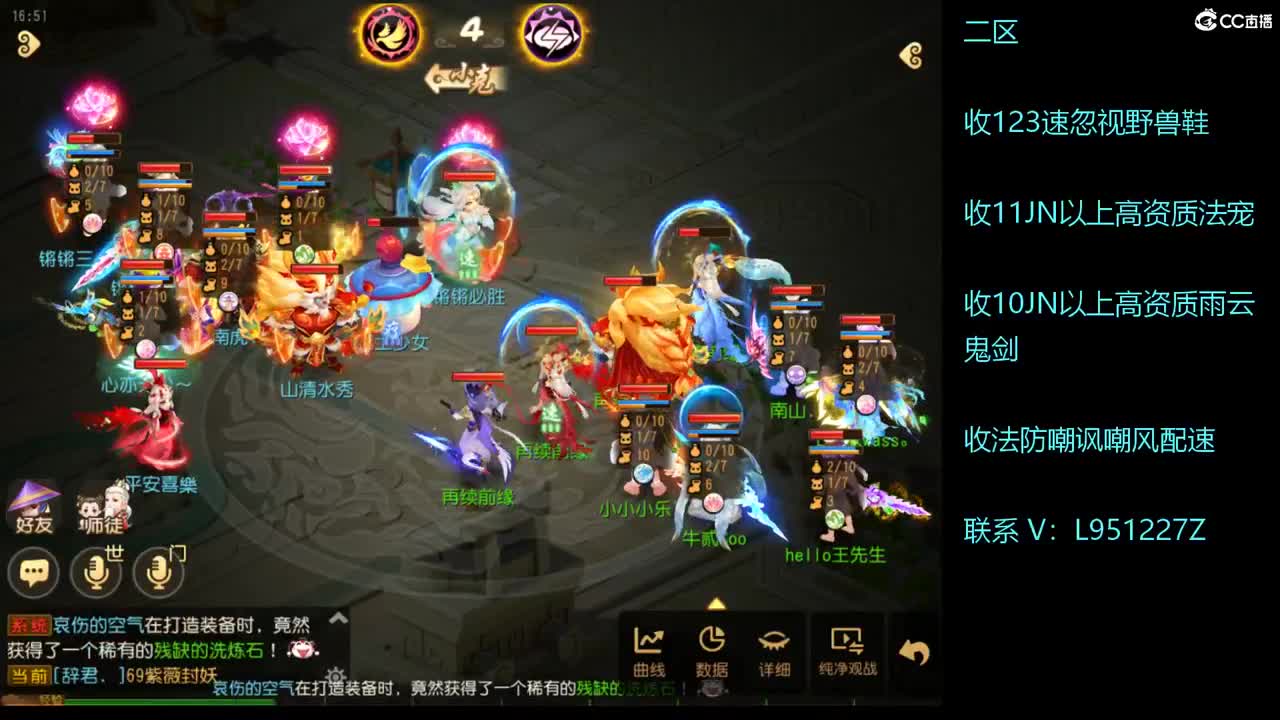Open the speech bubble chat input icon

(x=33, y=572)
